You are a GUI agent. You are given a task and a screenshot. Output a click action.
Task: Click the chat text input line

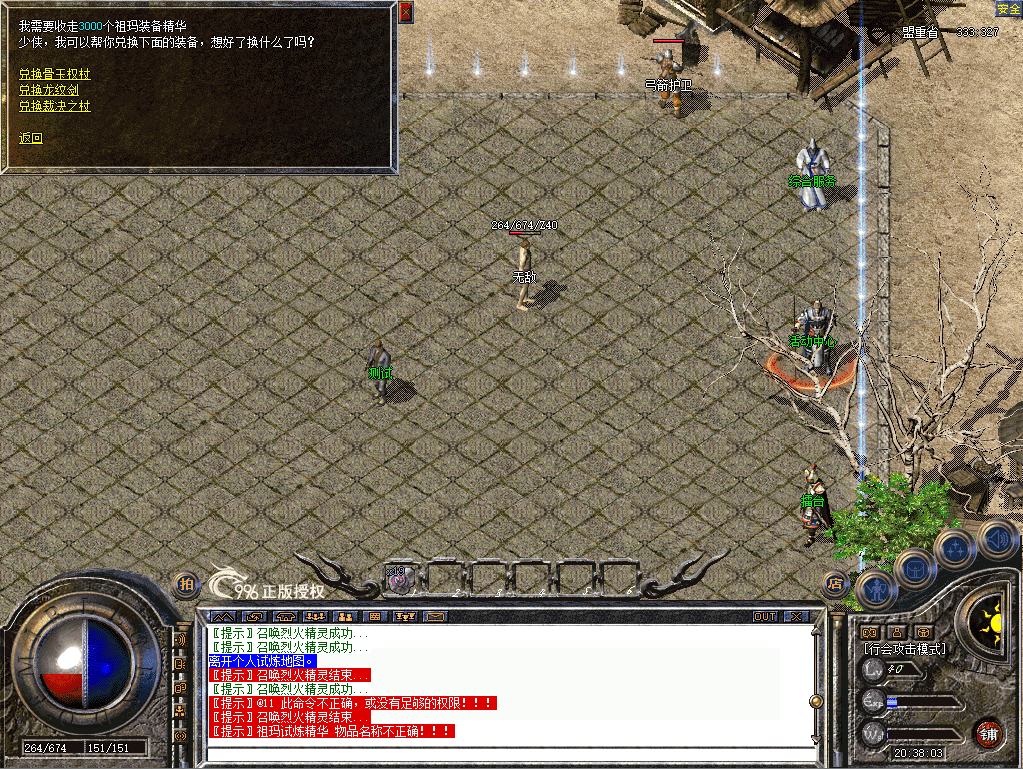point(500,753)
